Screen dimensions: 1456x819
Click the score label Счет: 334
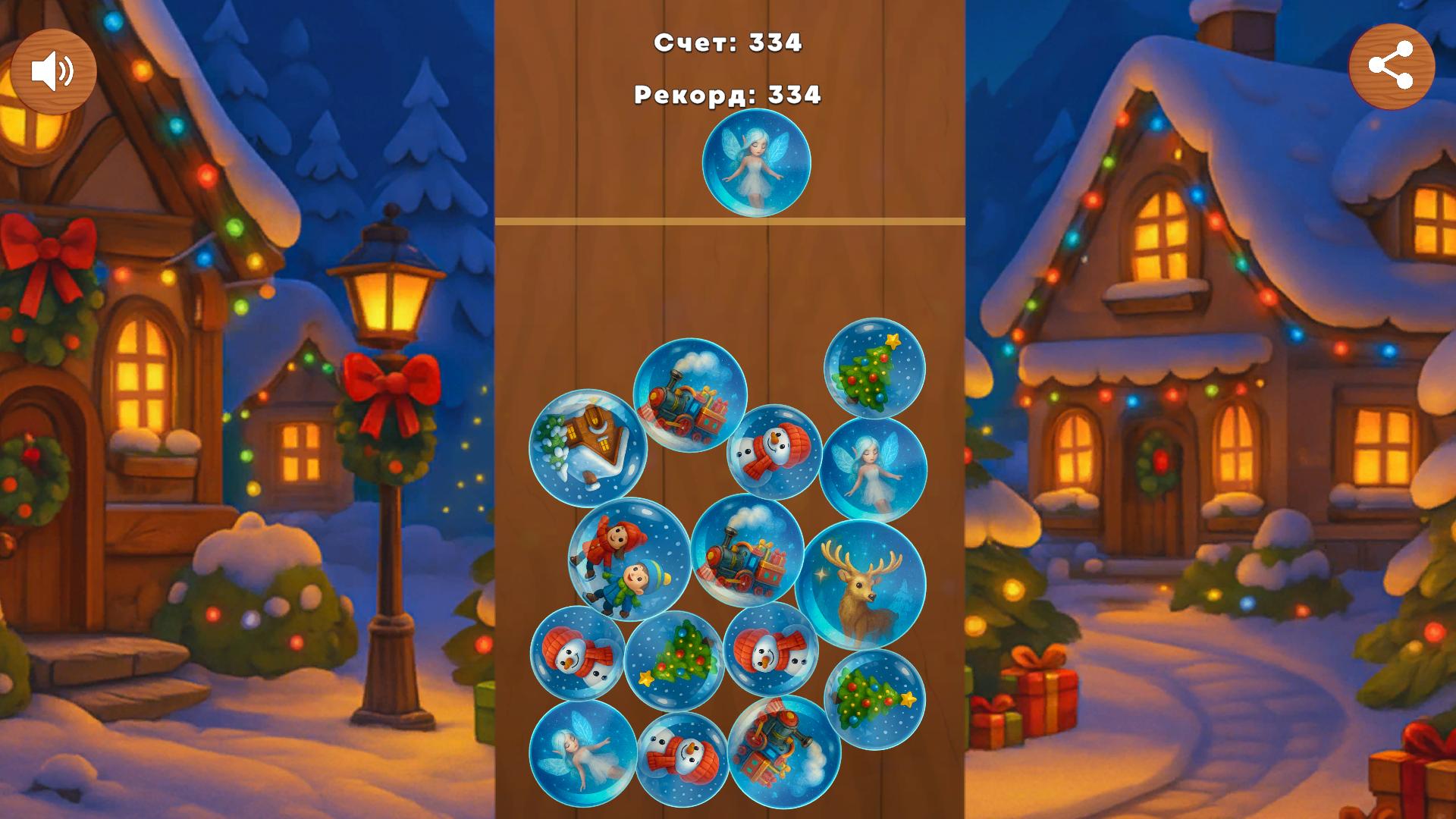coord(729,43)
